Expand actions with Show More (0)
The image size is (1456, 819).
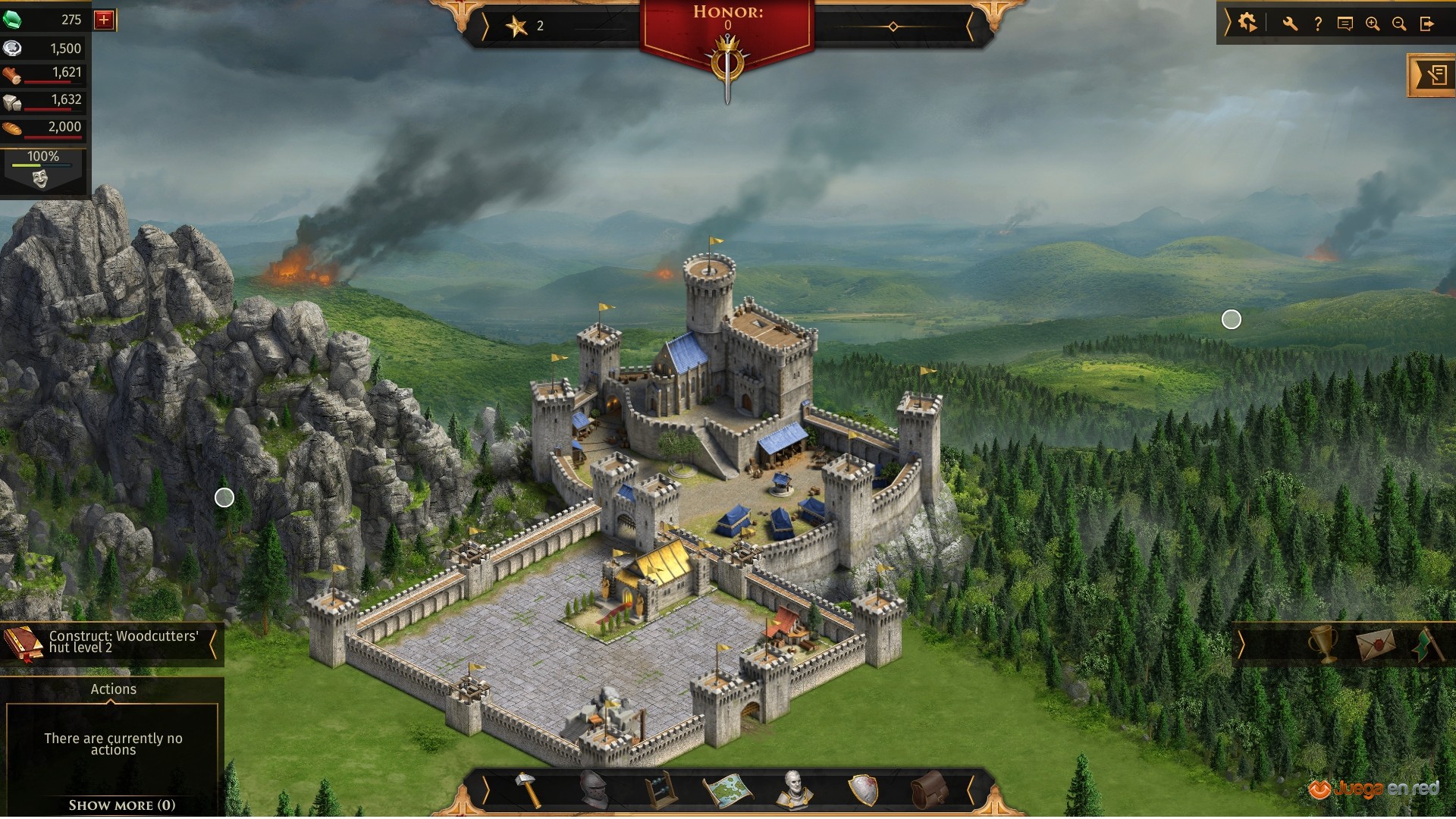121,805
